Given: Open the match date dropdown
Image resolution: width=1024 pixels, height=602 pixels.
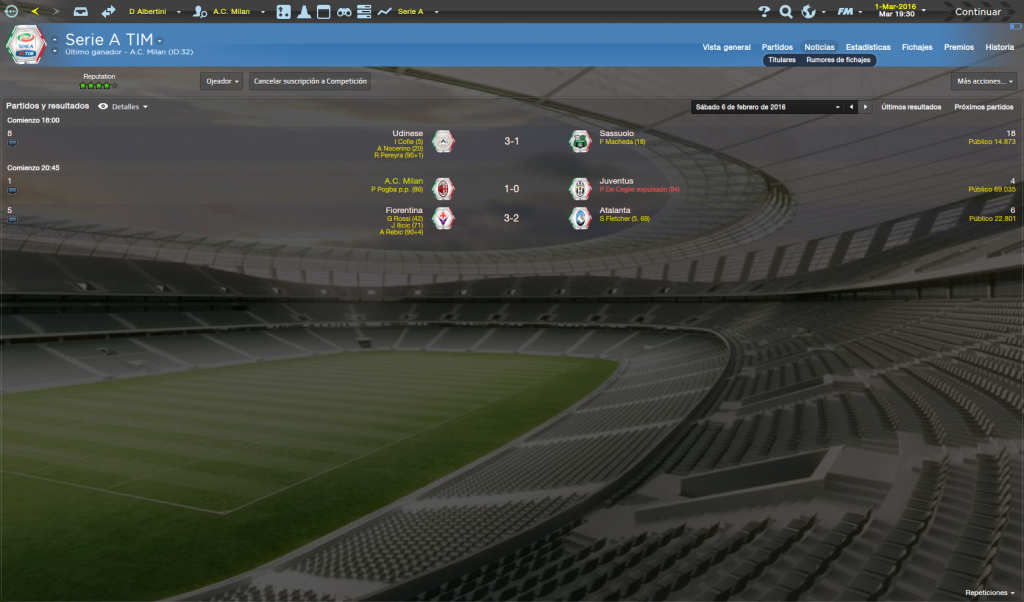Looking at the screenshot, I should tap(764, 106).
